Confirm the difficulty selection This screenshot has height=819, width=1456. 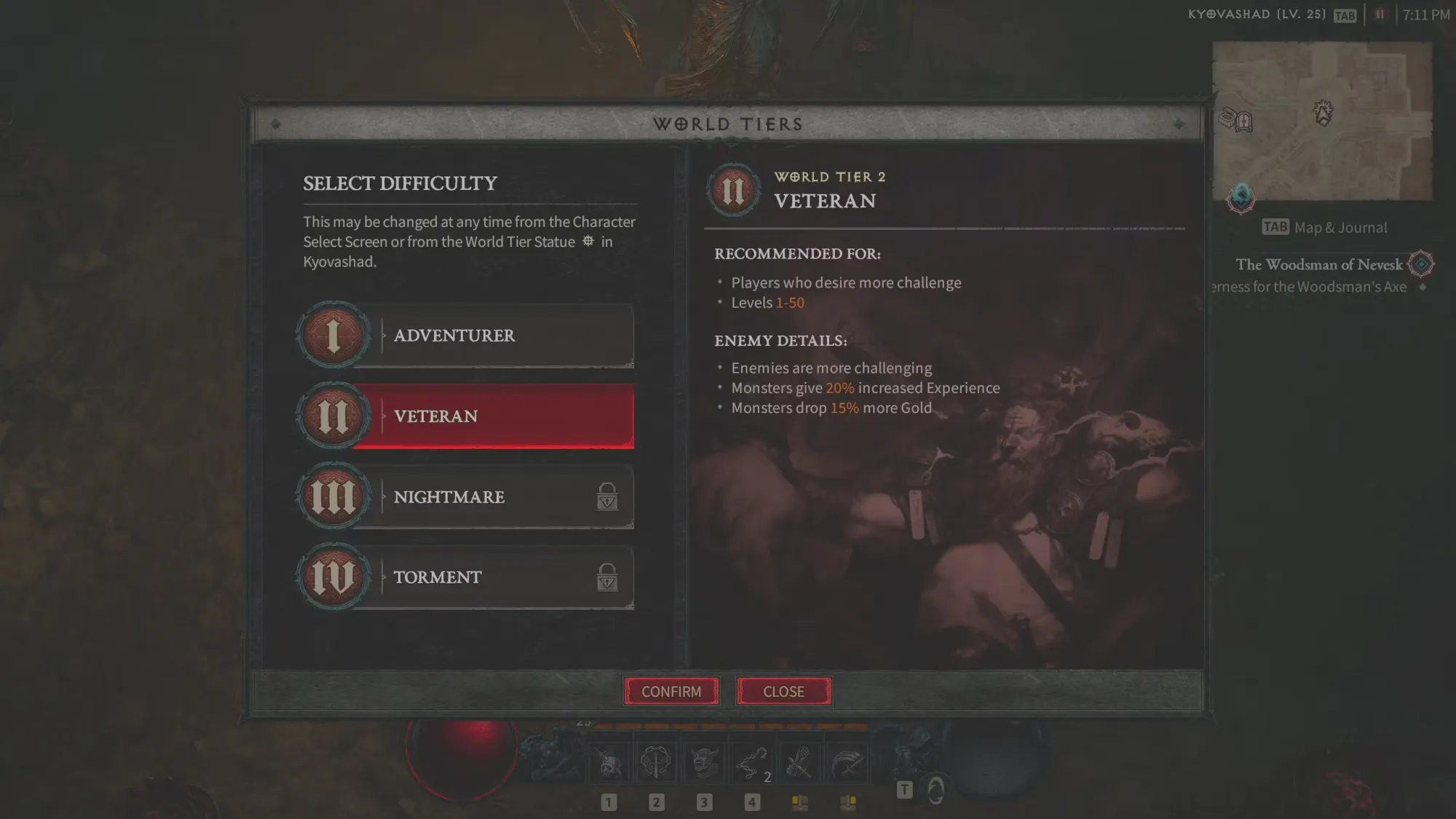coord(671,691)
